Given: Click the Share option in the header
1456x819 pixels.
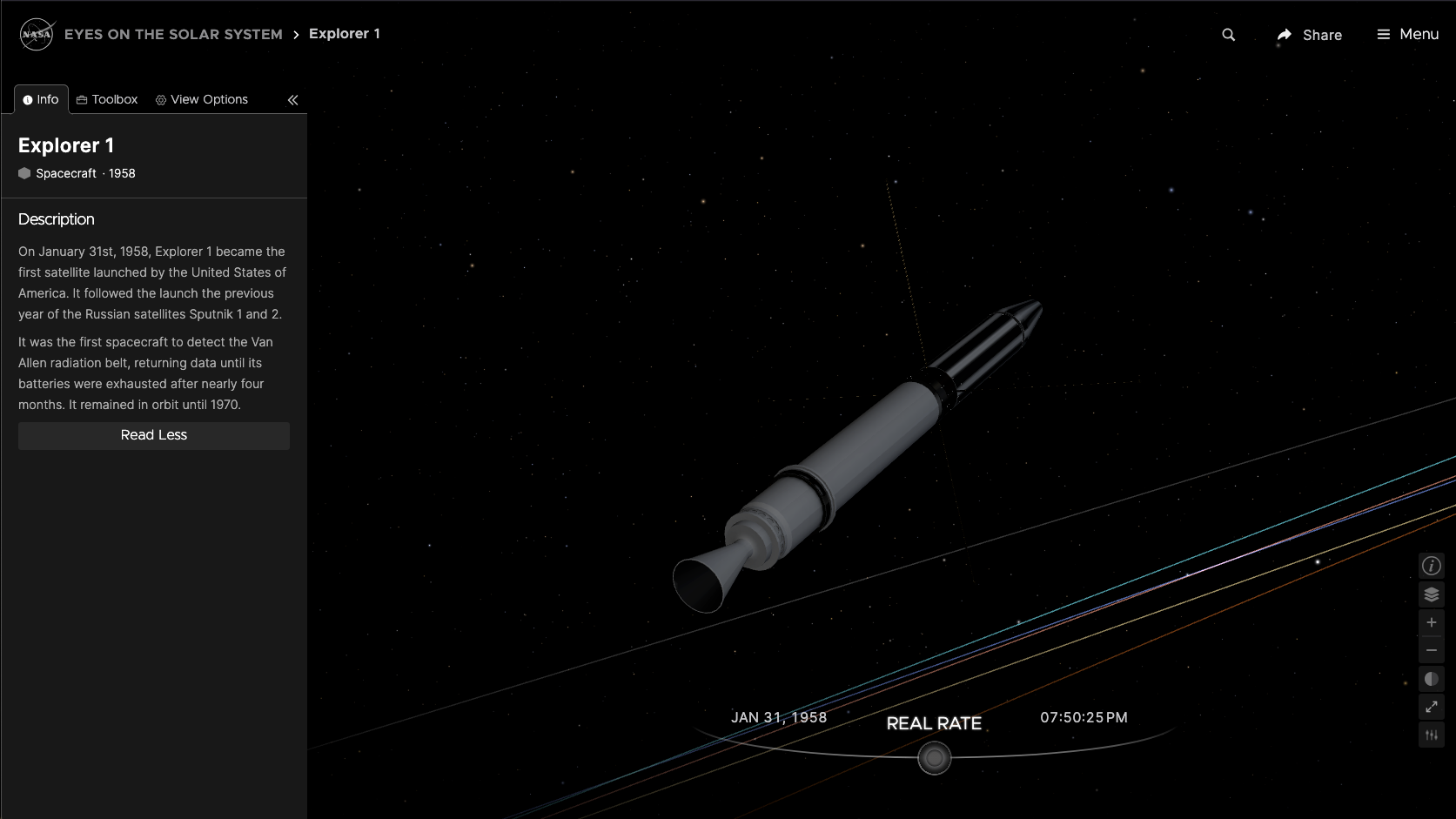Looking at the screenshot, I should [x=1309, y=35].
